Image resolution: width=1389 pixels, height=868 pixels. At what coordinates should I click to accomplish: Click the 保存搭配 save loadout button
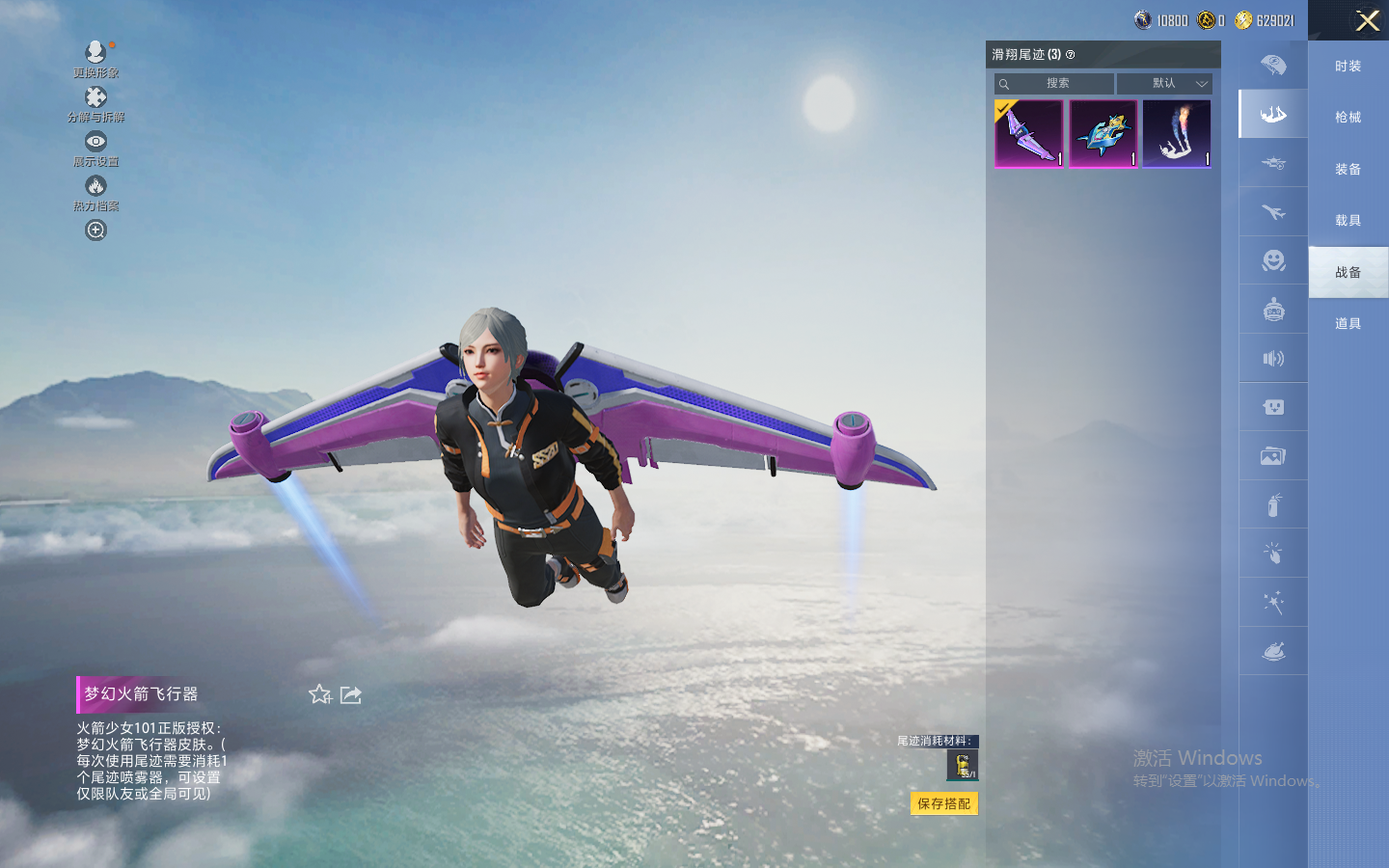pos(943,803)
